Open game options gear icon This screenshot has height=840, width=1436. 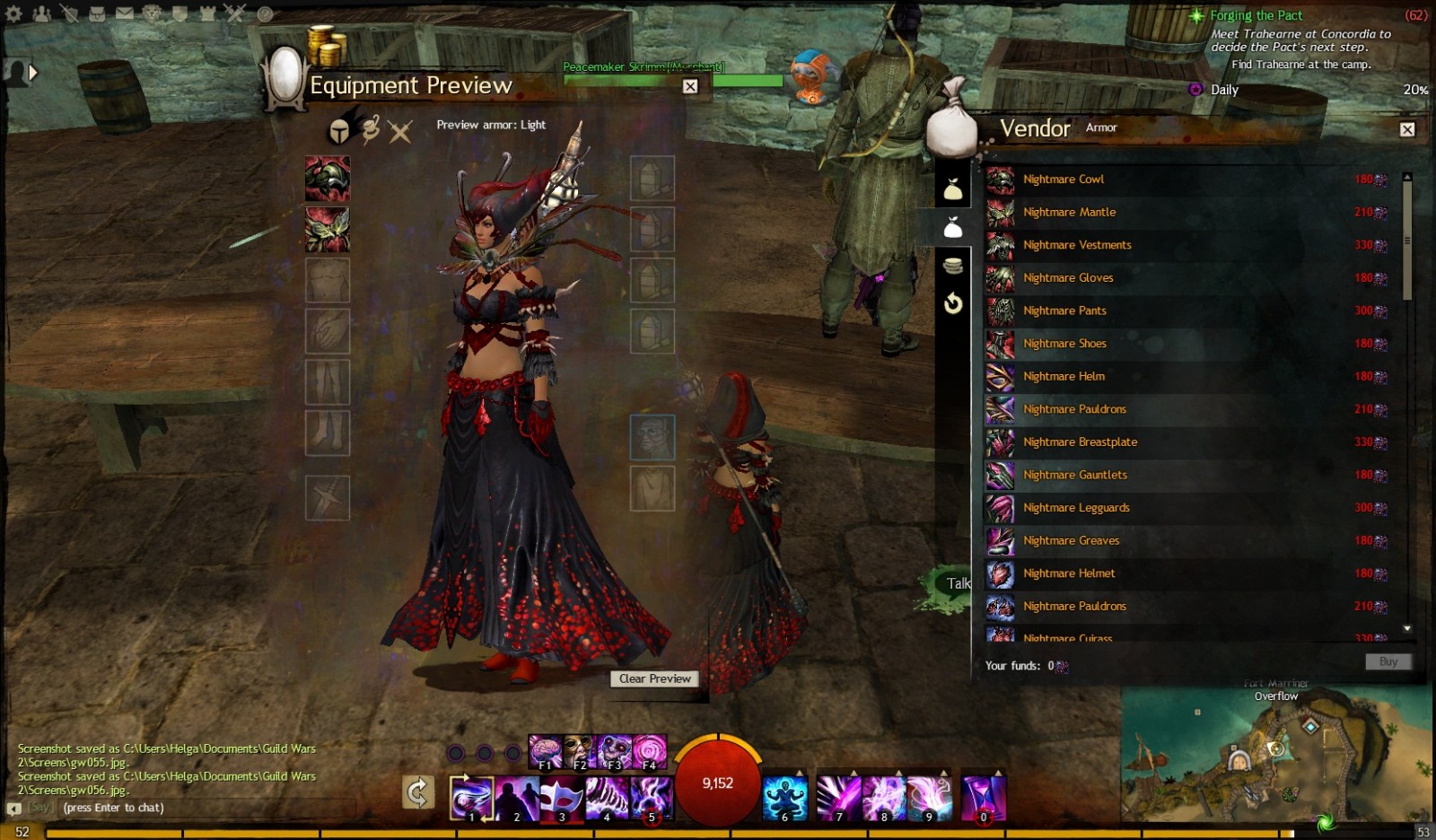(x=13, y=13)
